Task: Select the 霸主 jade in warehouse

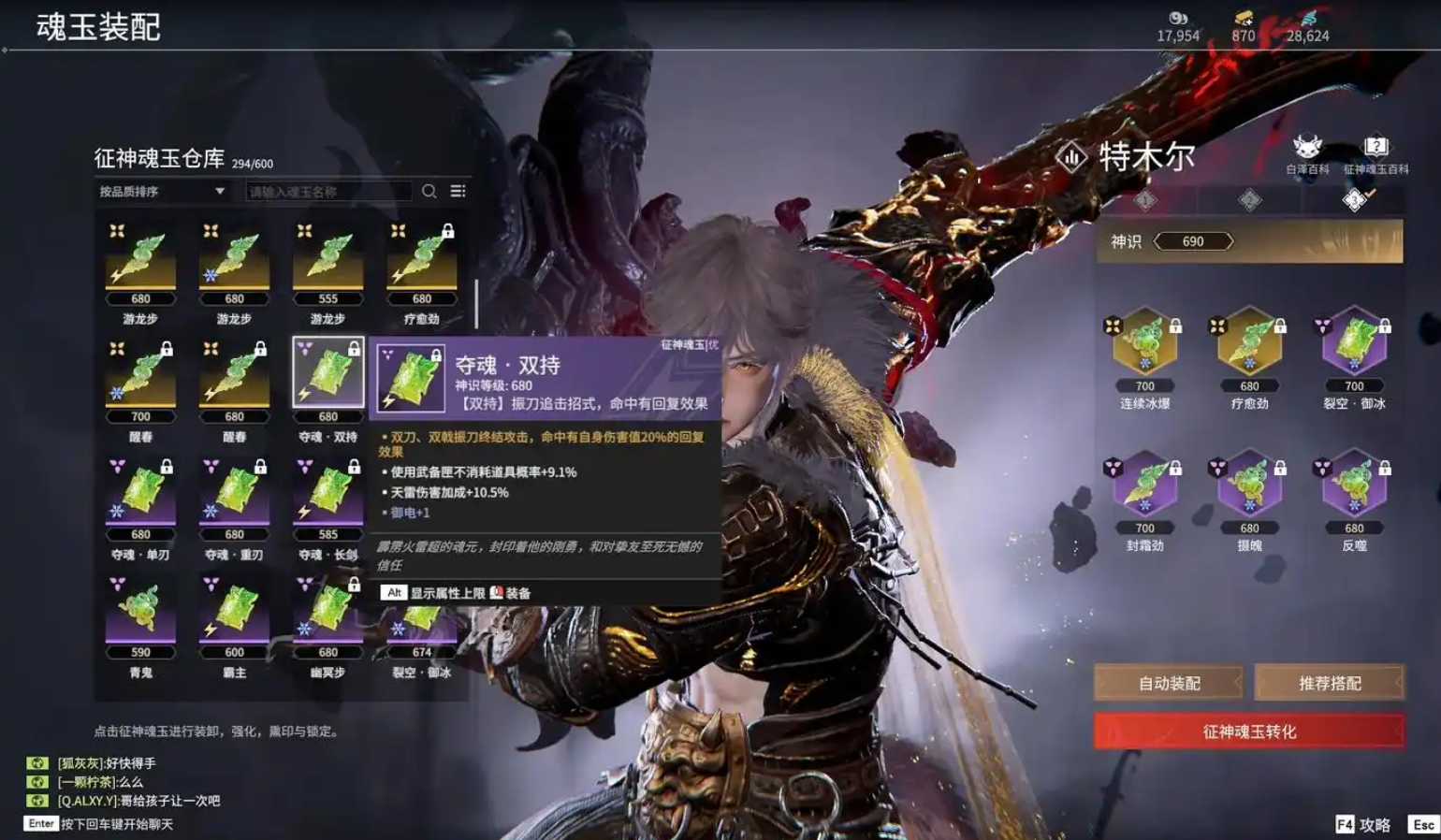Action: pyautogui.click(x=234, y=611)
